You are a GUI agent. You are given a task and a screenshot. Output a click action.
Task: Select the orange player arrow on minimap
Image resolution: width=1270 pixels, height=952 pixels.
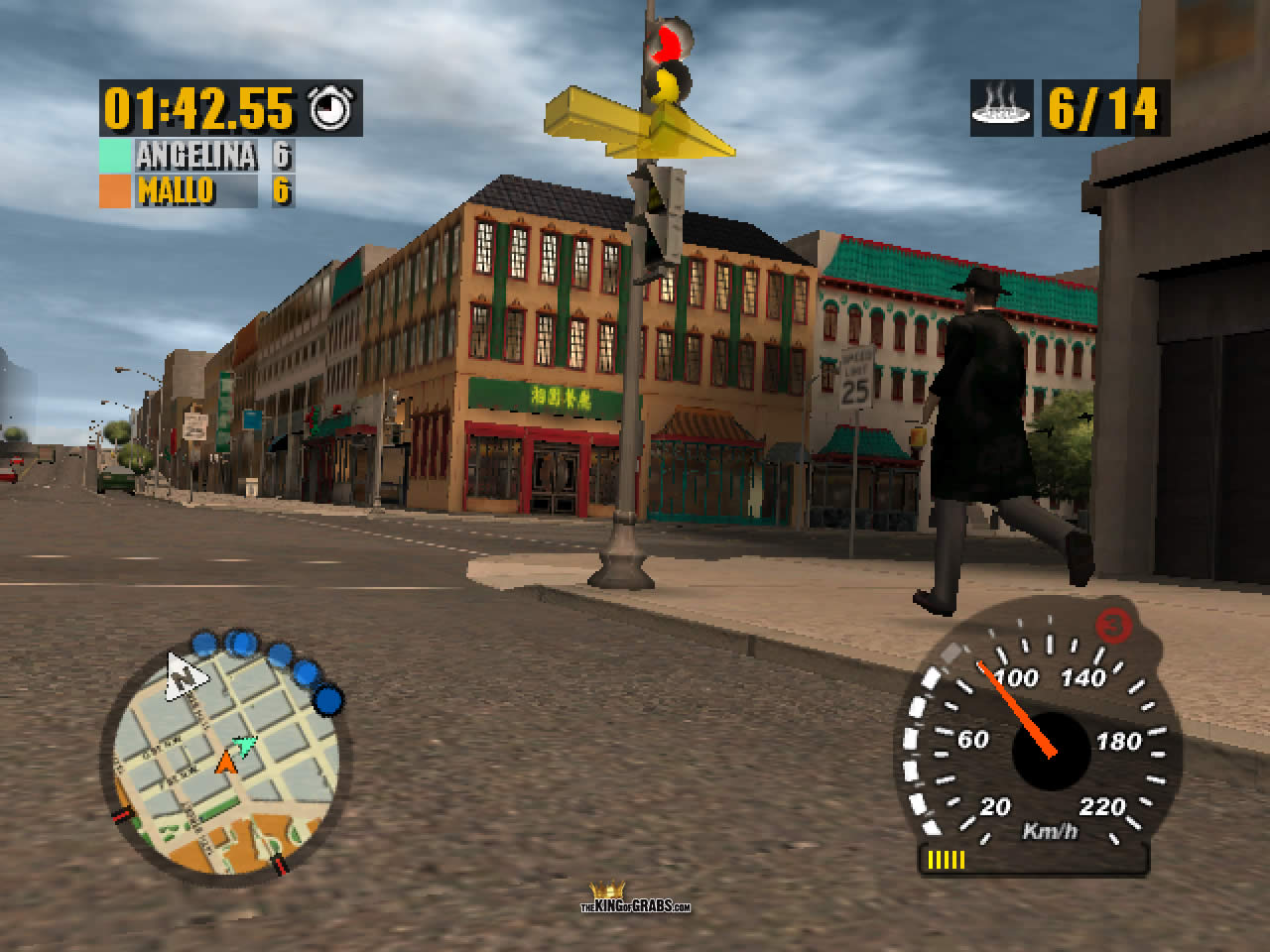(x=226, y=762)
